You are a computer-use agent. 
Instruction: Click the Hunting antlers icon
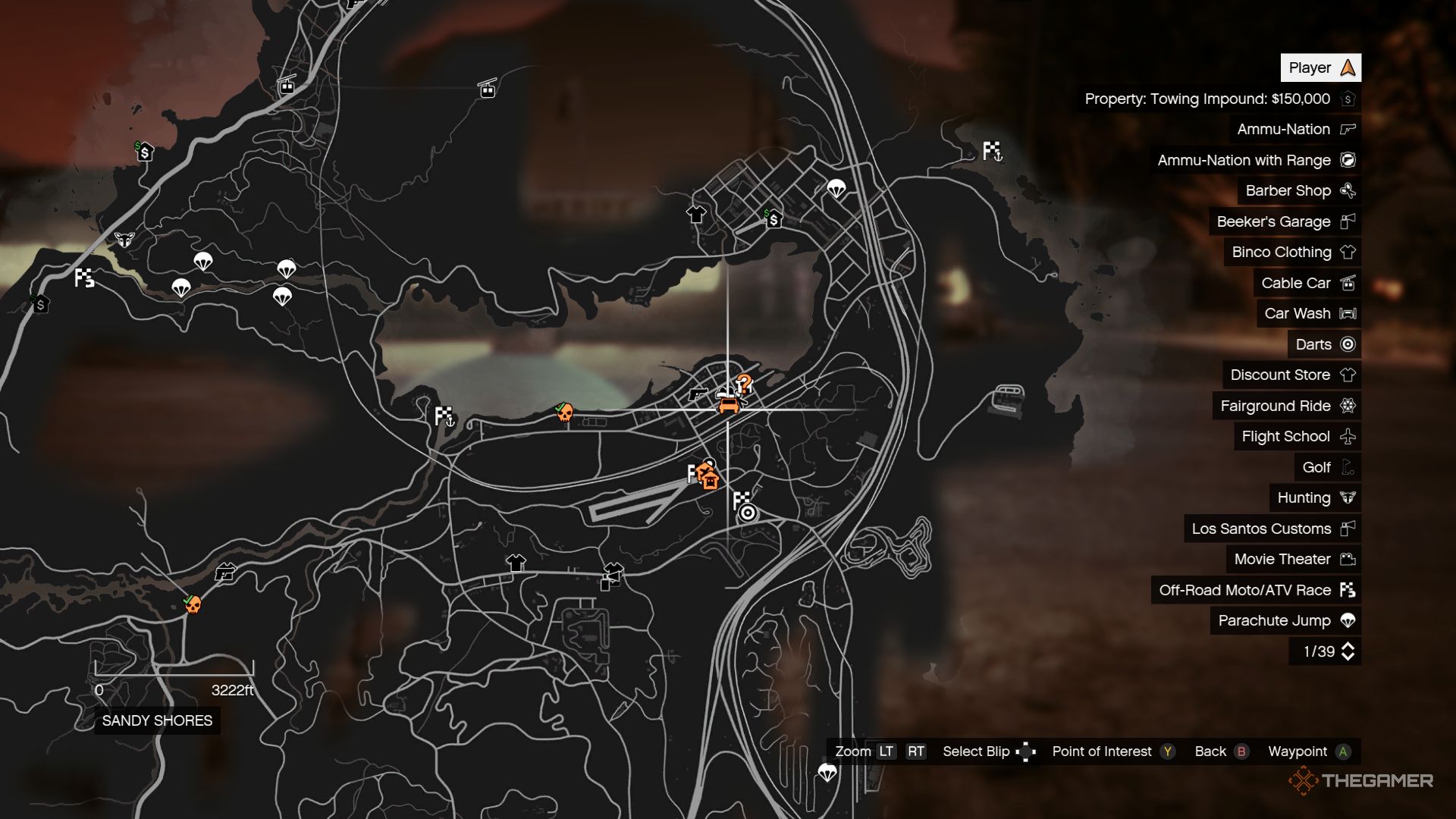tap(1349, 497)
